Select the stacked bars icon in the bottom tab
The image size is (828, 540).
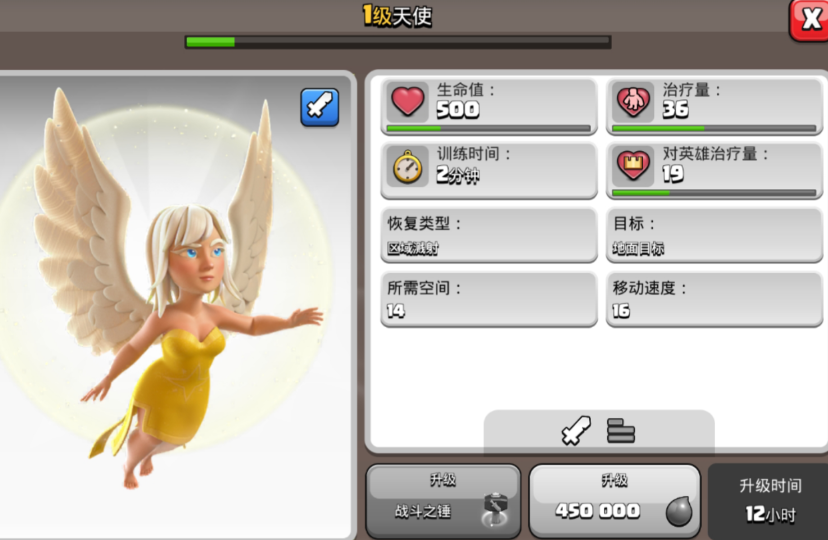tap(621, 431)
